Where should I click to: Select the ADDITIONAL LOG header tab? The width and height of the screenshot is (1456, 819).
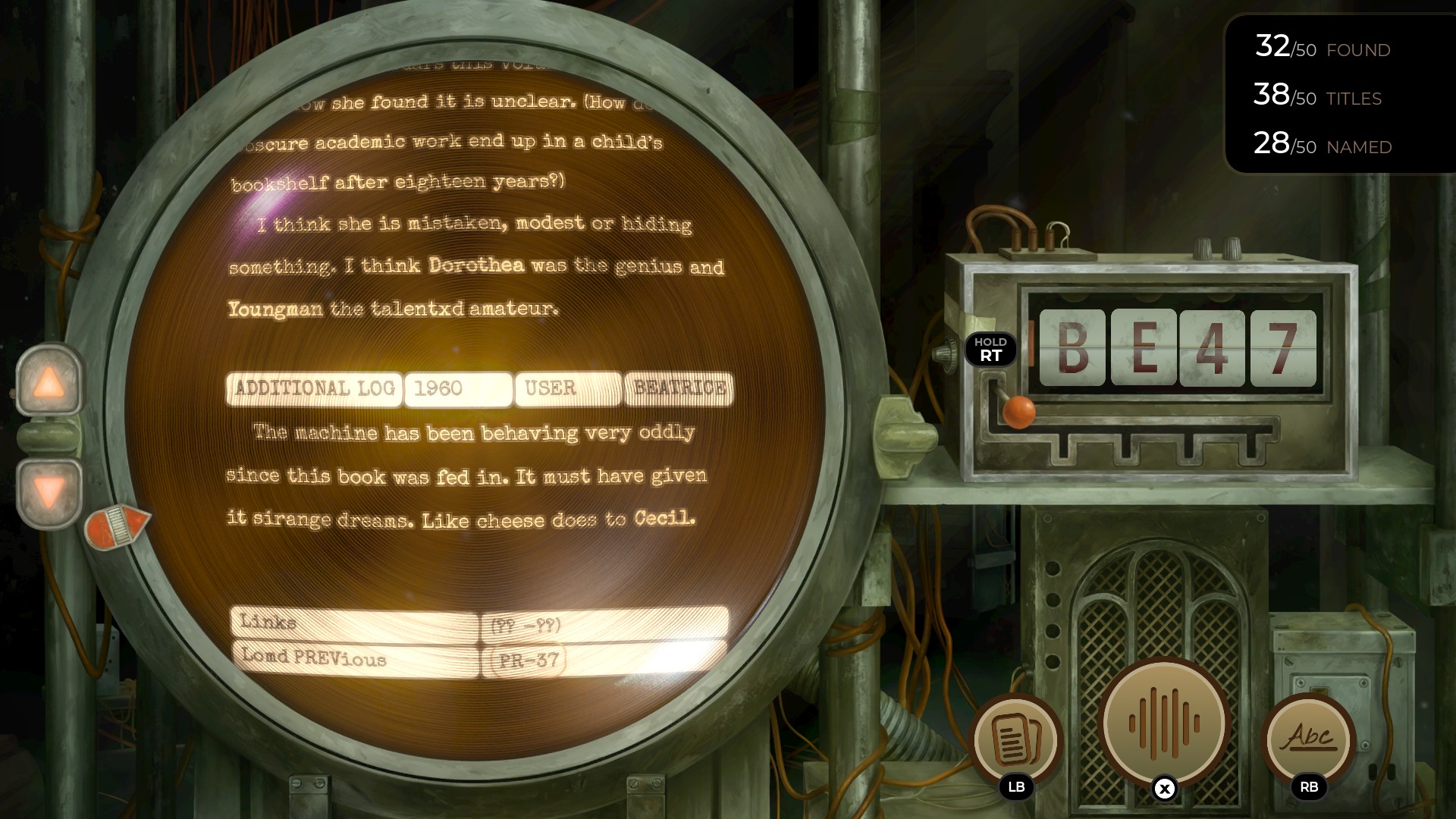[x=313, y=389]
